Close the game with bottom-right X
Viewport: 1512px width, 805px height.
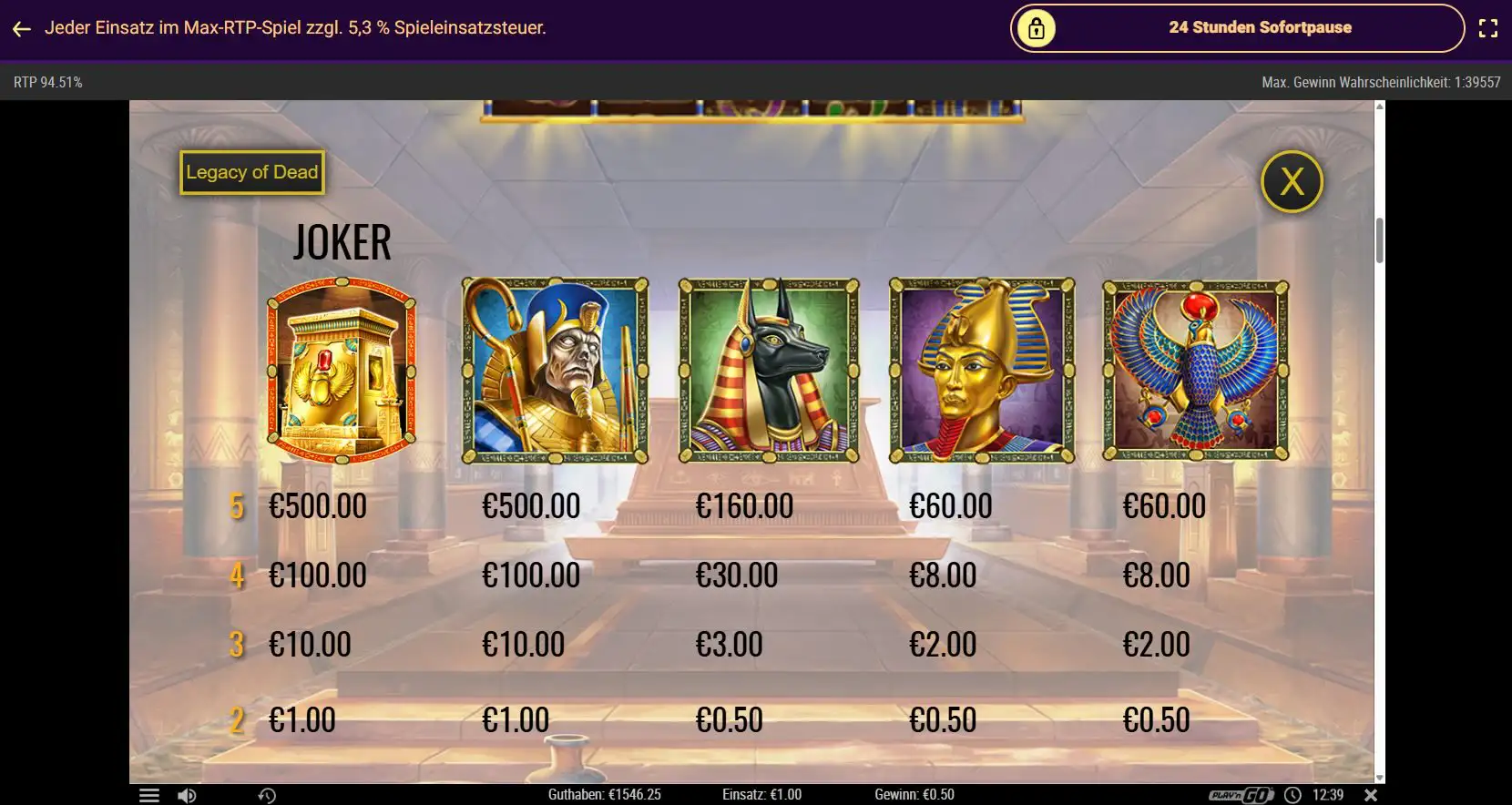[x=1372, y=795]
